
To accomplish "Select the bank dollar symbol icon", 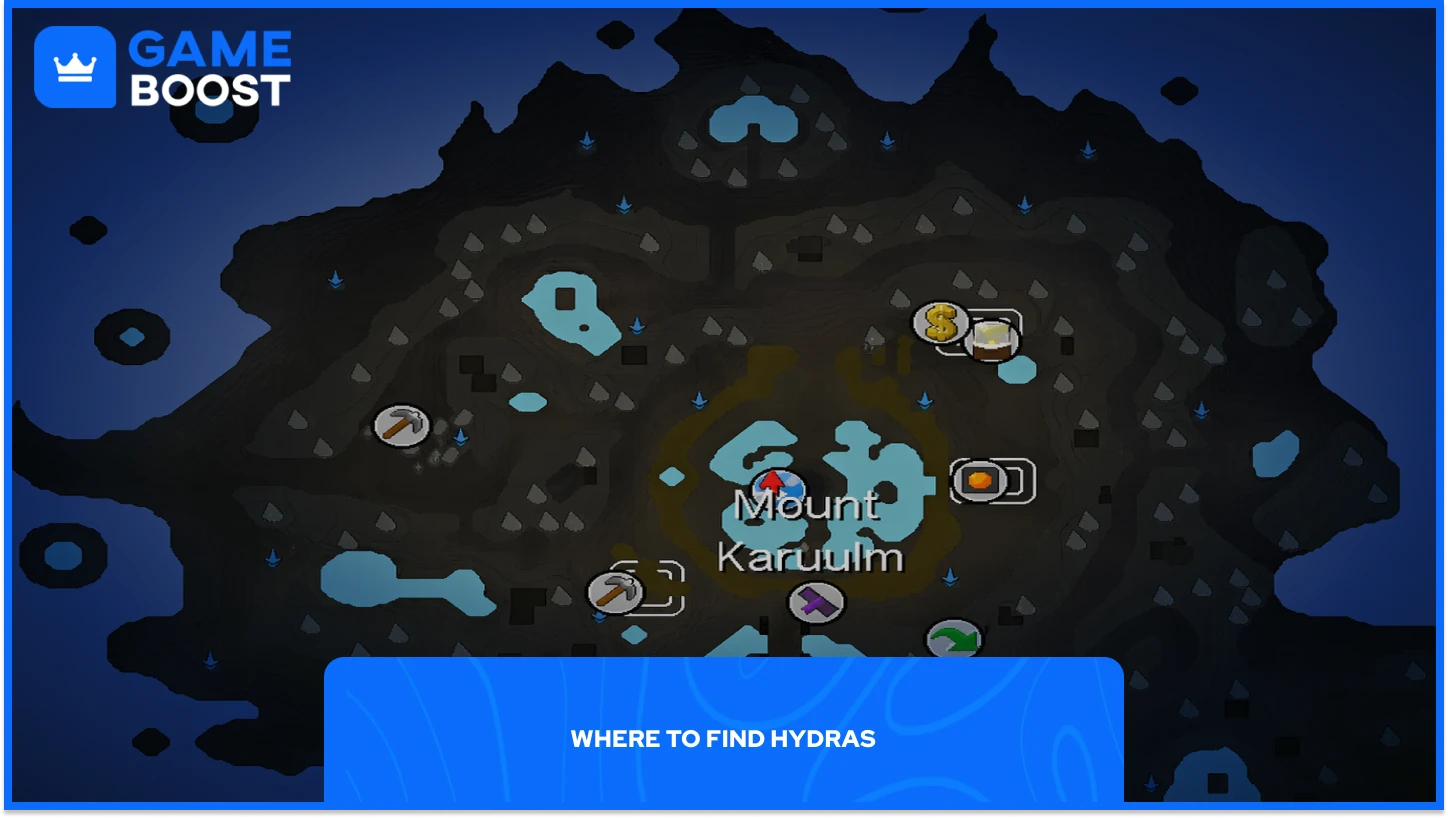I will pos(938,323).
